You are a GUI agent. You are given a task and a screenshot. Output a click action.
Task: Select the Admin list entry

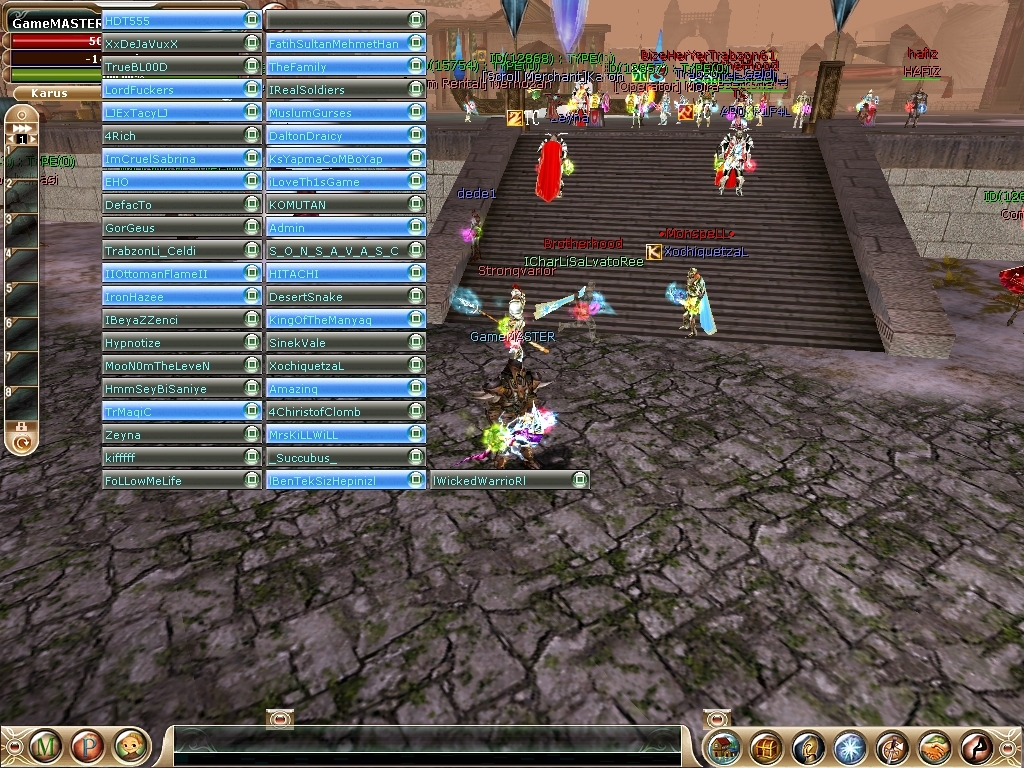(x=334, y=228)
